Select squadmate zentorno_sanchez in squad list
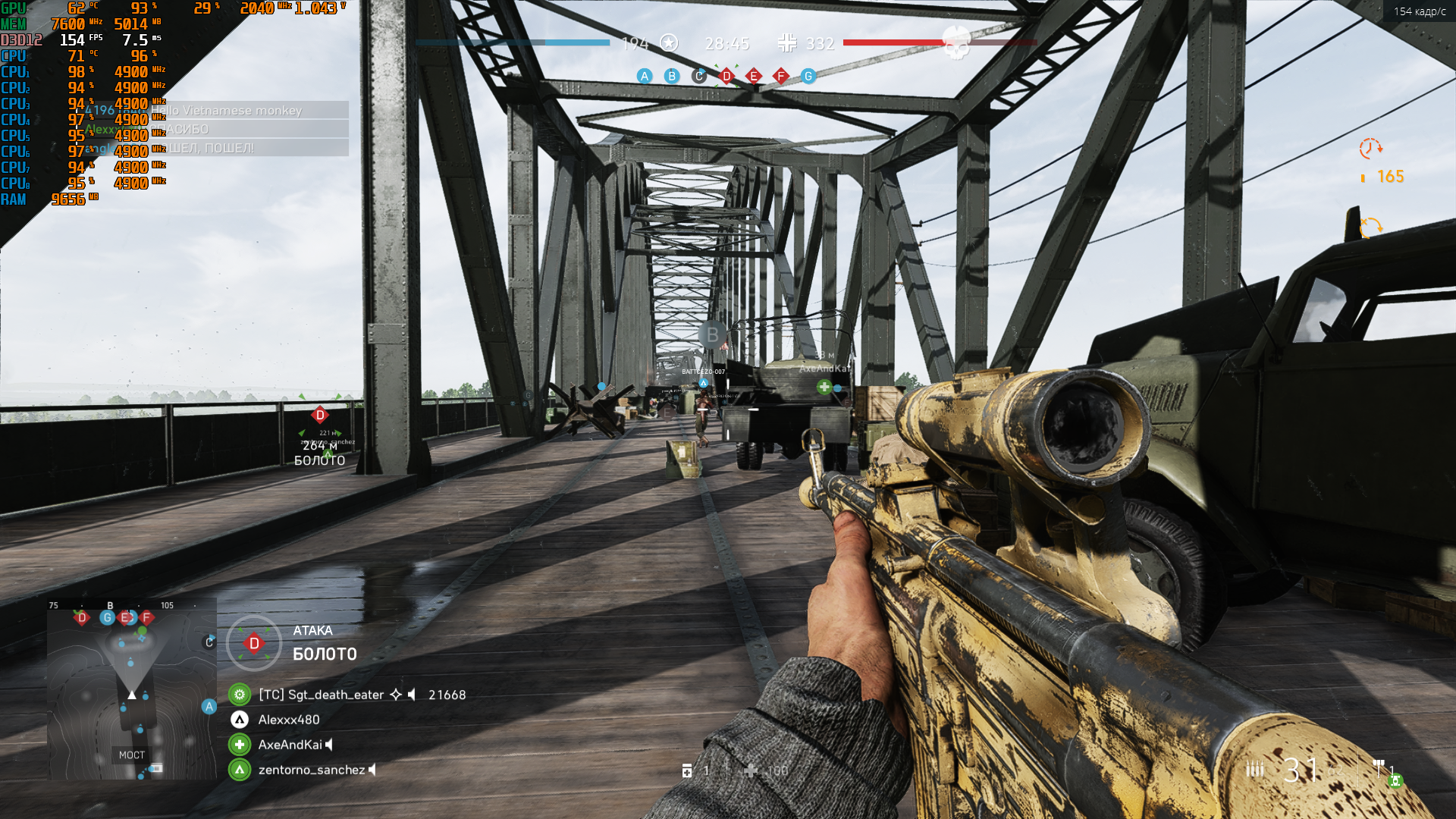Viewport: 1456px width, 819px height. click(311, 770)
